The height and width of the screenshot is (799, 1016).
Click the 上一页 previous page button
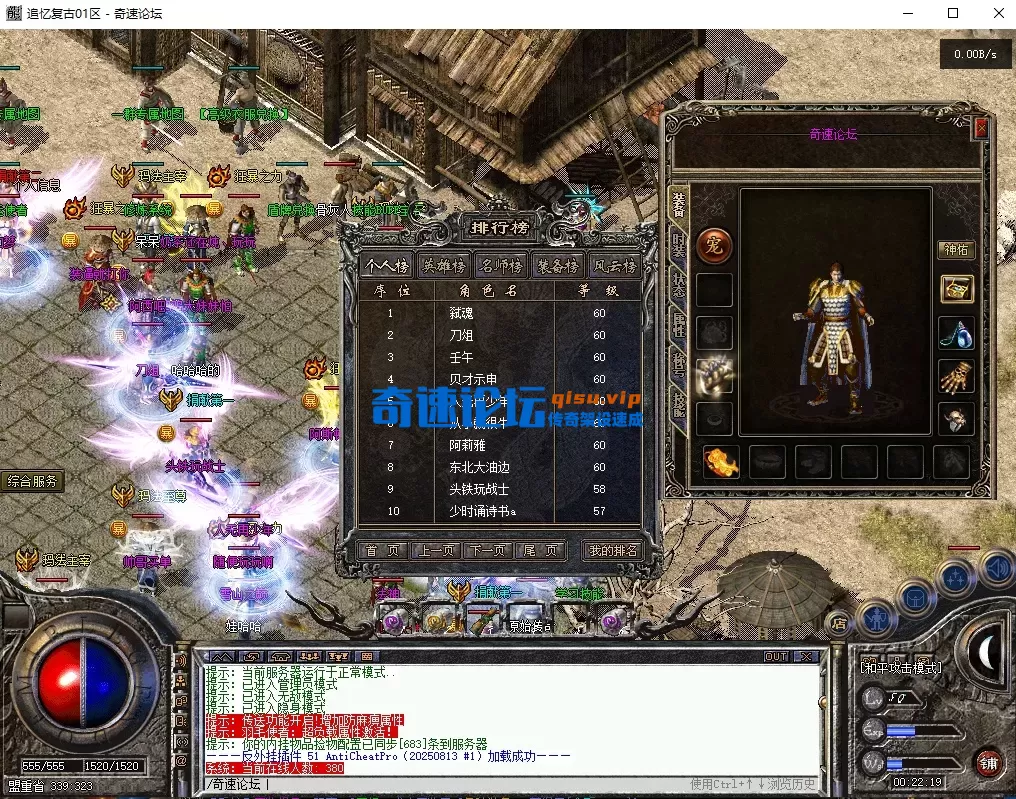[436, 550]
